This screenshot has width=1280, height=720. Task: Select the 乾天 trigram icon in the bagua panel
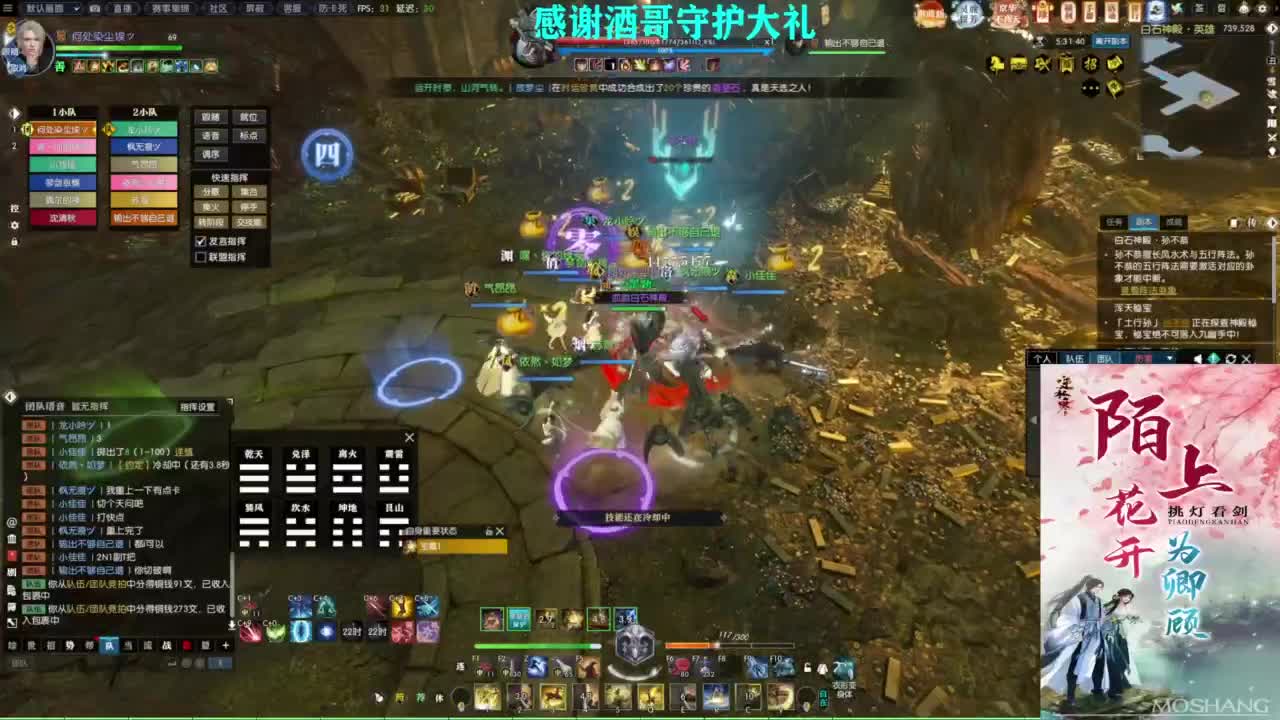[255, 472]
